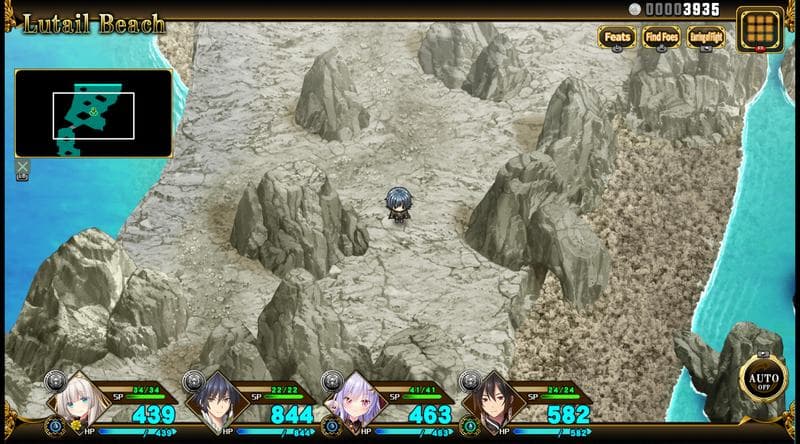Image resolution: width=800 pixels, height=444 pixels.
Task: Open the Feats button
Action: click(618, 38)
